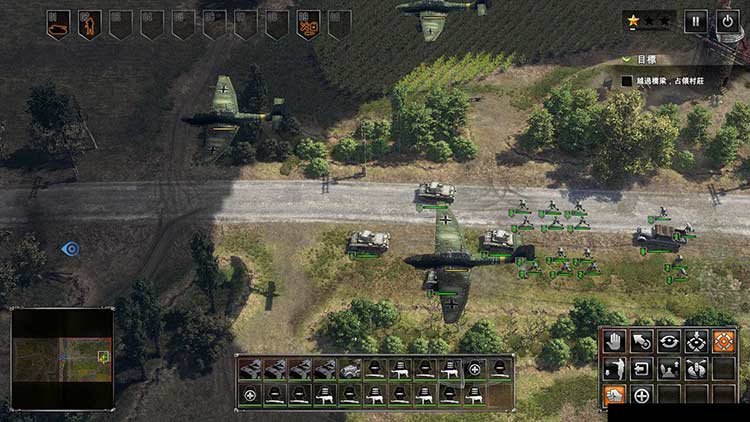Activate the circular arrows rotate command
The width and height of the screenshot is (750, 422).
pos(668,342)
